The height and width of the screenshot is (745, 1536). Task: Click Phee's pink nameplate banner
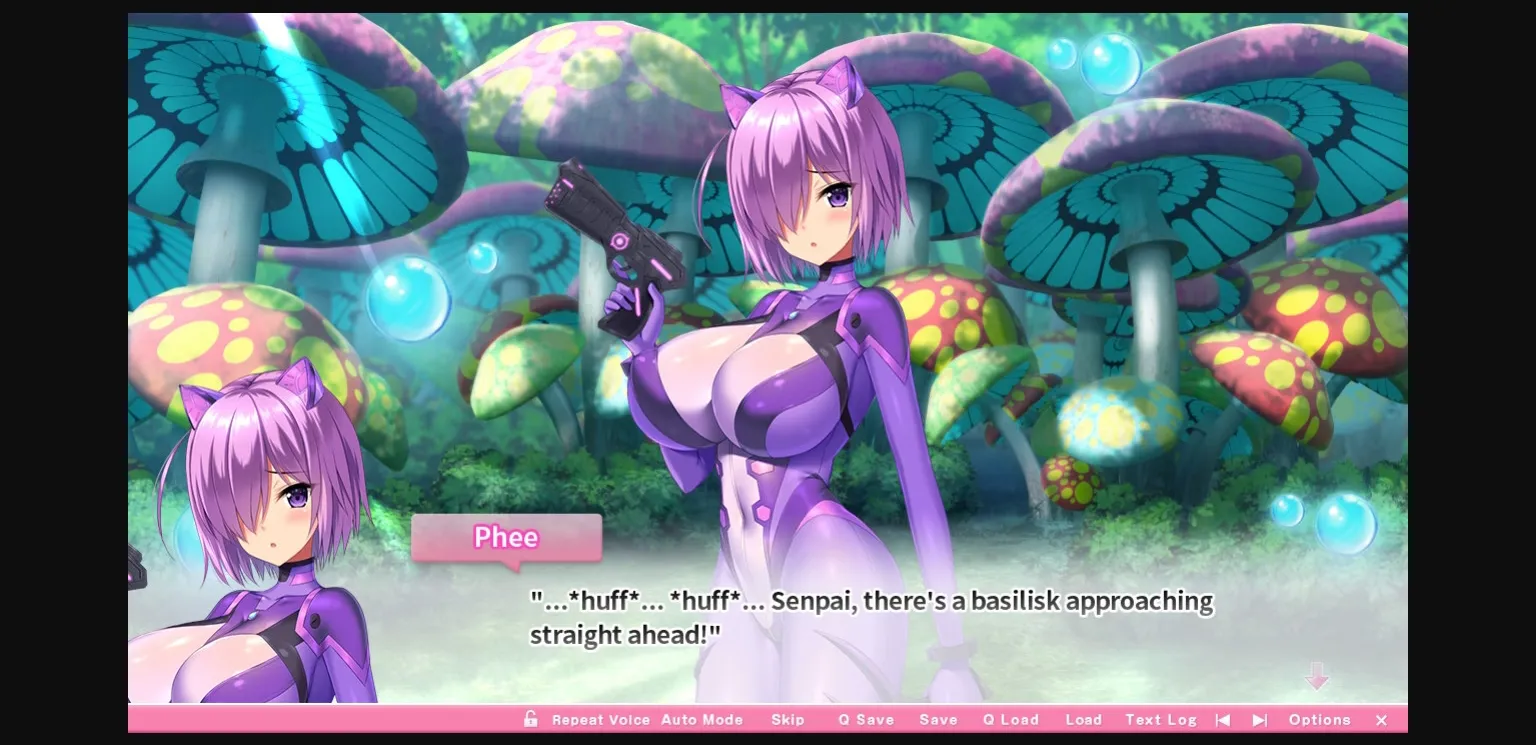(x=505, y=538)
